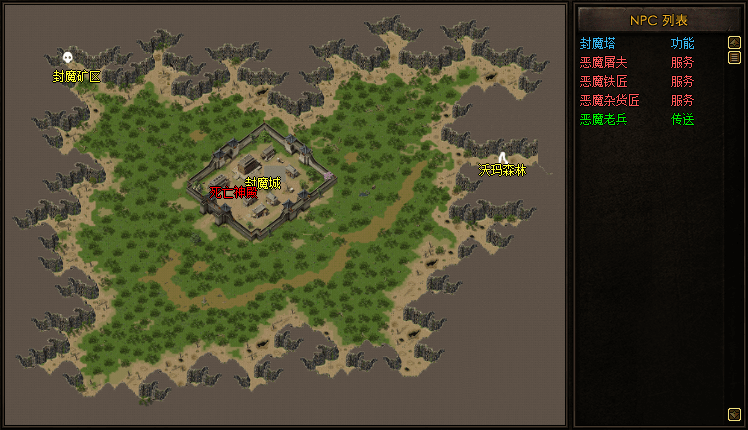Screen dimensions: 748x430
Task: Select the 封魔城 label on the map
Action: pyautogui.click(x=263, y=182)
